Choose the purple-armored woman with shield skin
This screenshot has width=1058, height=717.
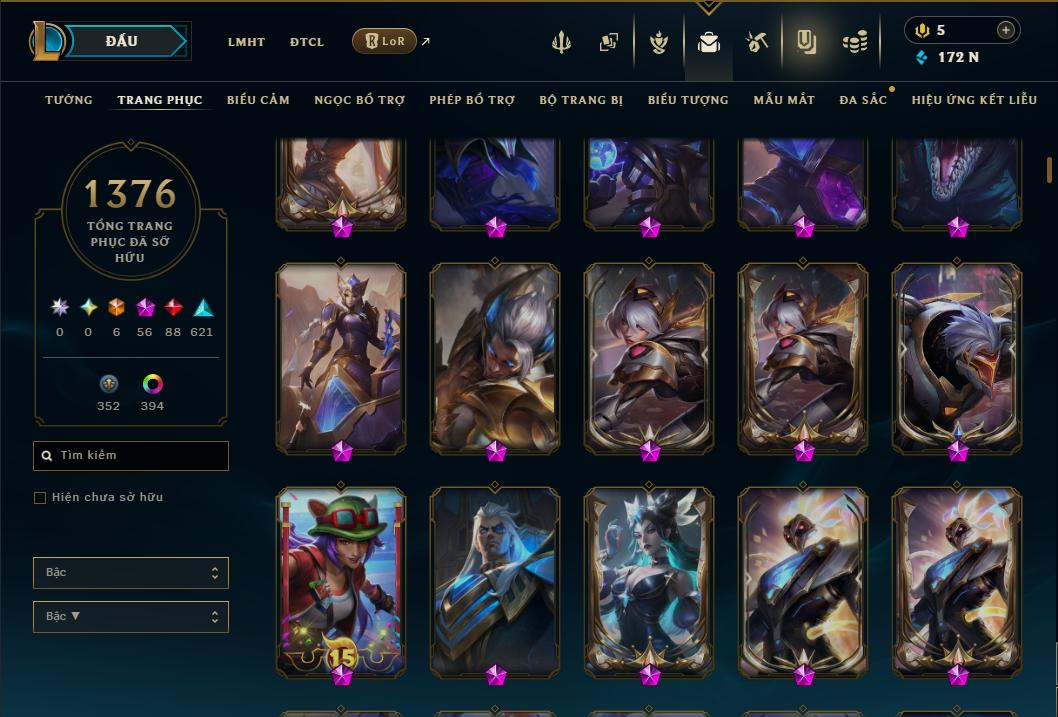pos(341,355)
